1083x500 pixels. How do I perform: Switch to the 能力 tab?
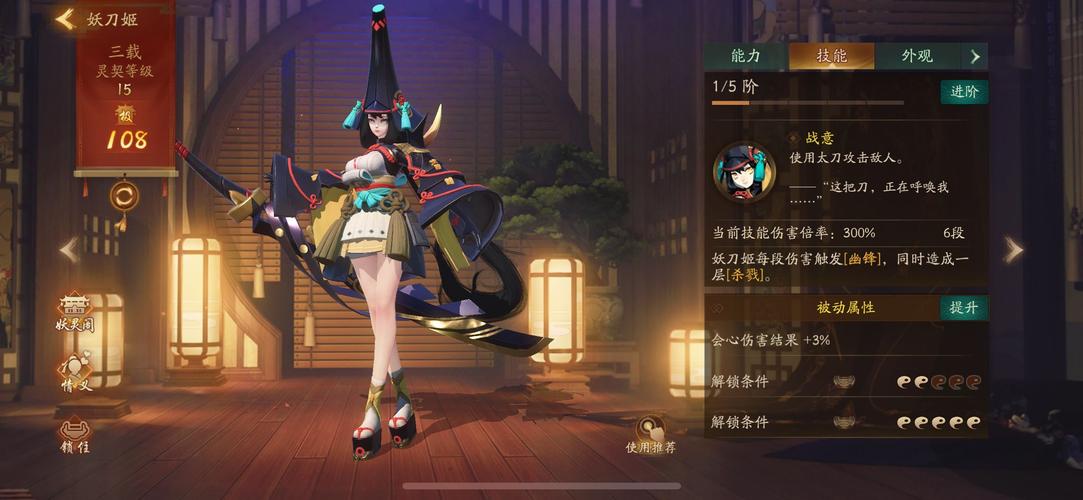click(x=745, y=56)
